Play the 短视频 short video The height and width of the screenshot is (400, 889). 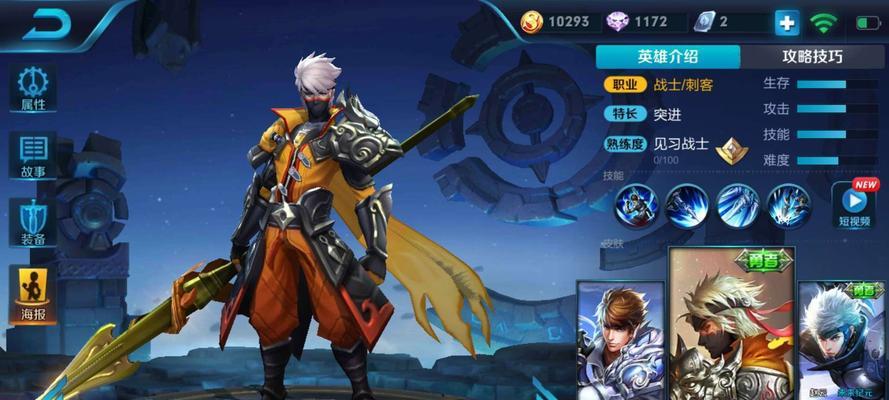coord(853,206)
